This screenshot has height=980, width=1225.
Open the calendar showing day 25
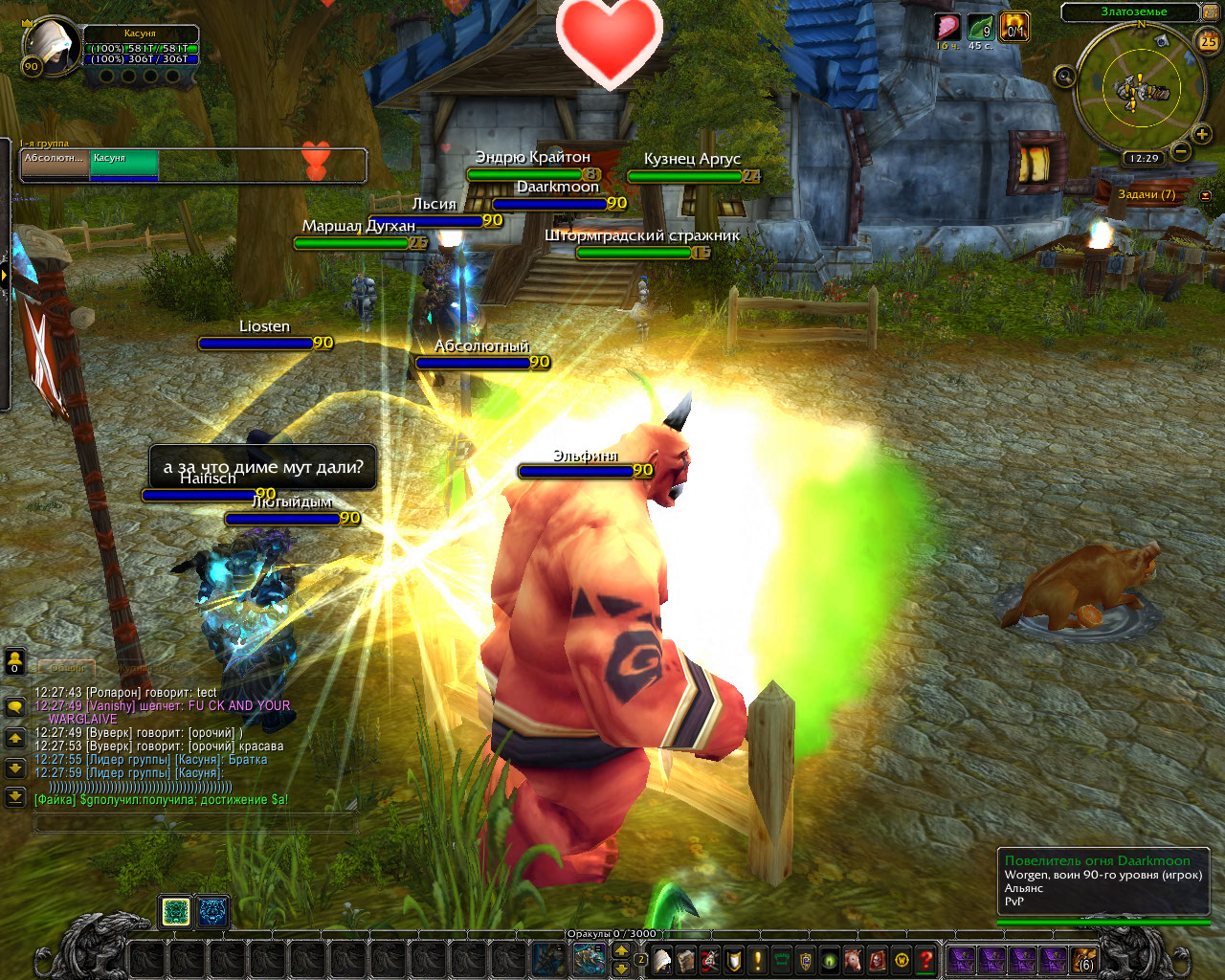pos(1208,41)
